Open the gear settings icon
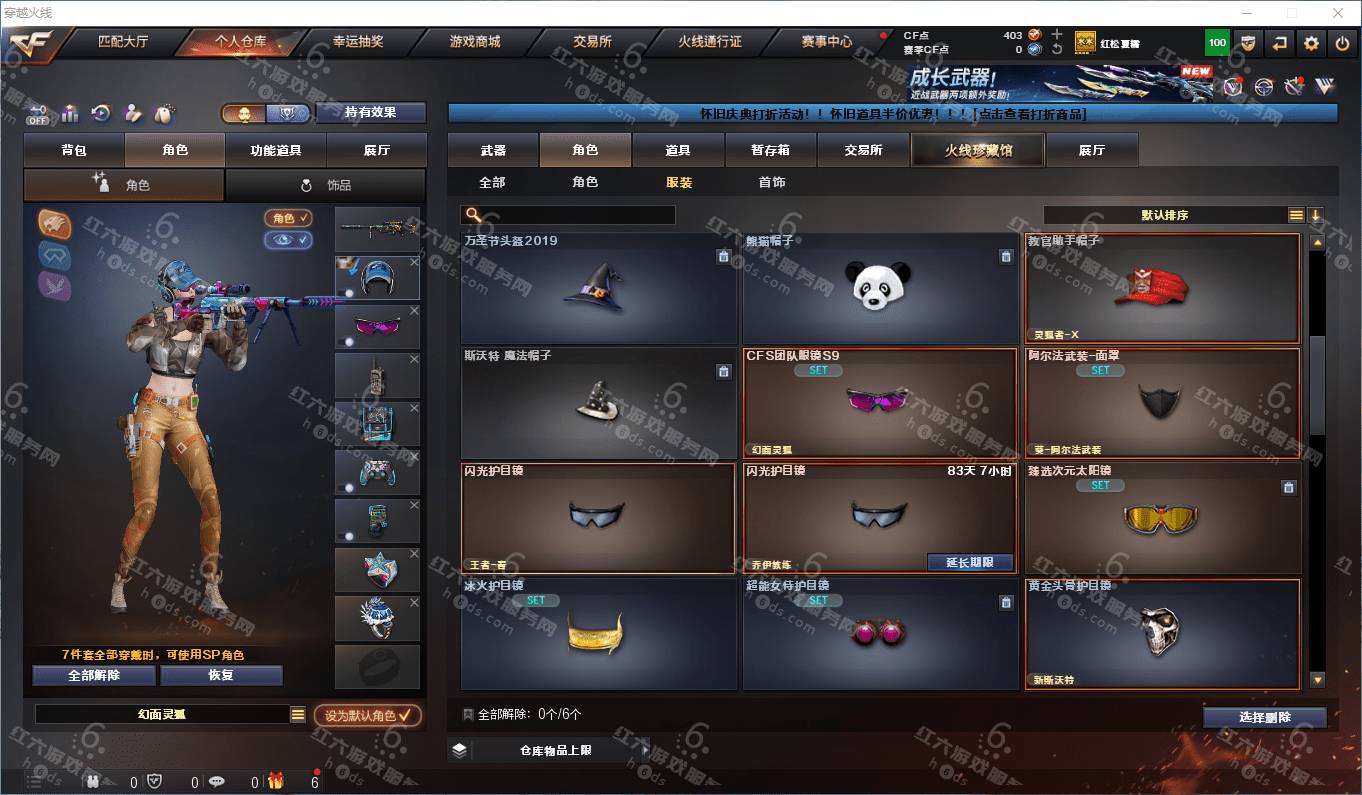1362x795 pixels. click(x=1311, y=43)
